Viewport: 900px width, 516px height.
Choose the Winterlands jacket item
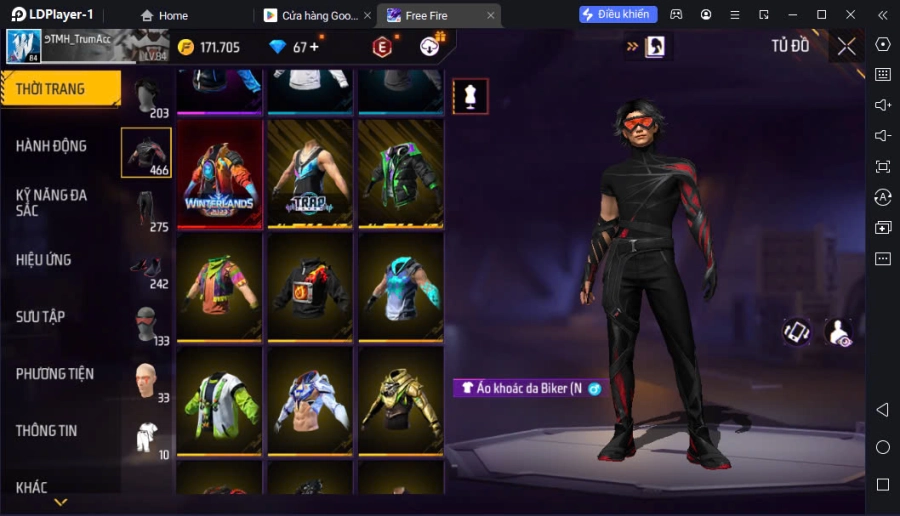point(220,174)
